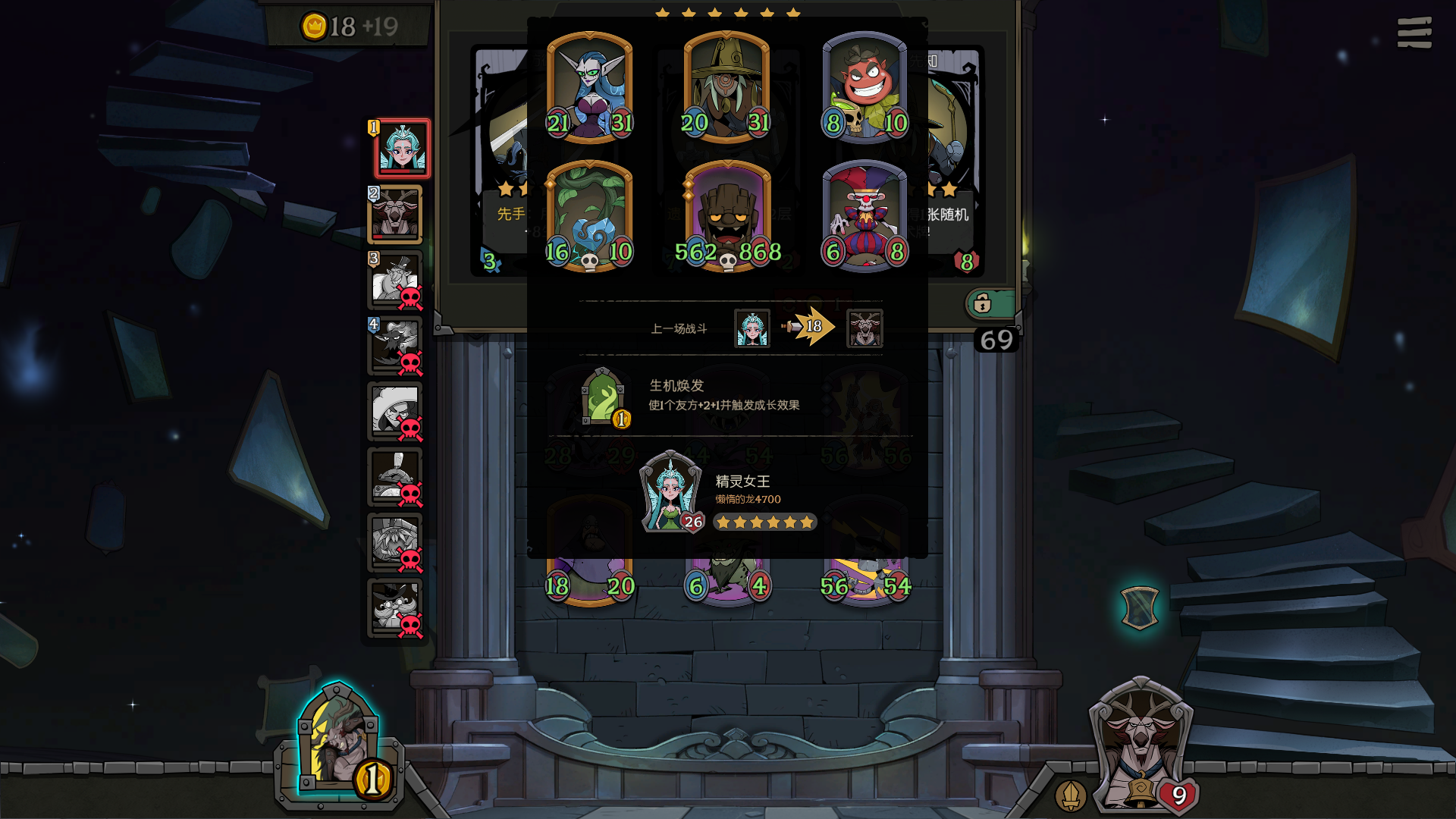1456x819 pixels.
Task: Click the jester card with 6 attack 8 health
Action: coord(865,212)
